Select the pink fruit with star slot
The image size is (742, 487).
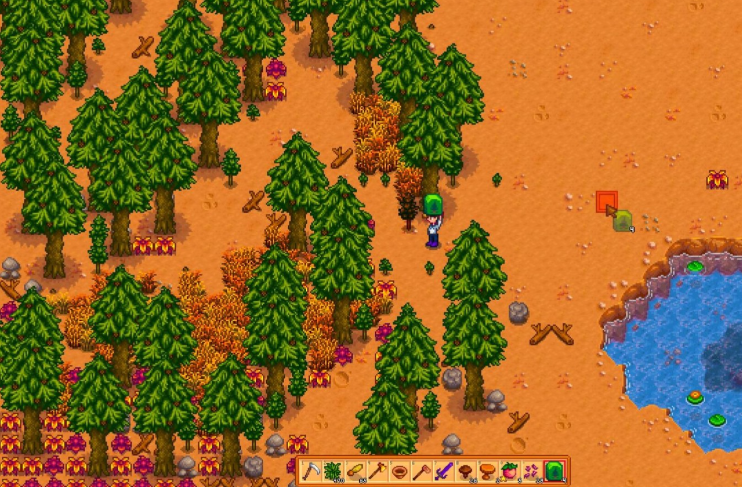click(x=509, y=470)
